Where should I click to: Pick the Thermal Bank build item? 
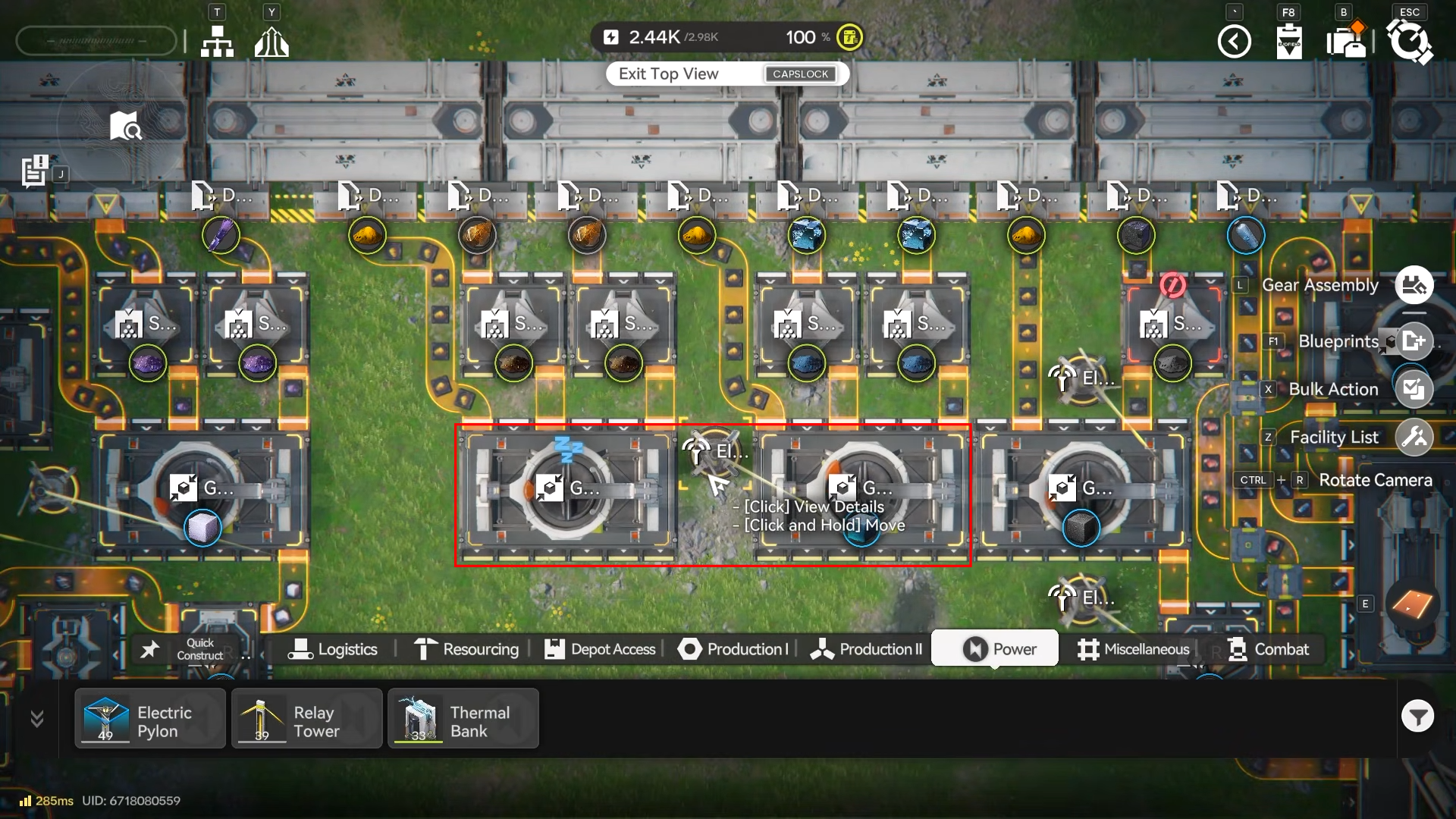(x=463, y=719)
